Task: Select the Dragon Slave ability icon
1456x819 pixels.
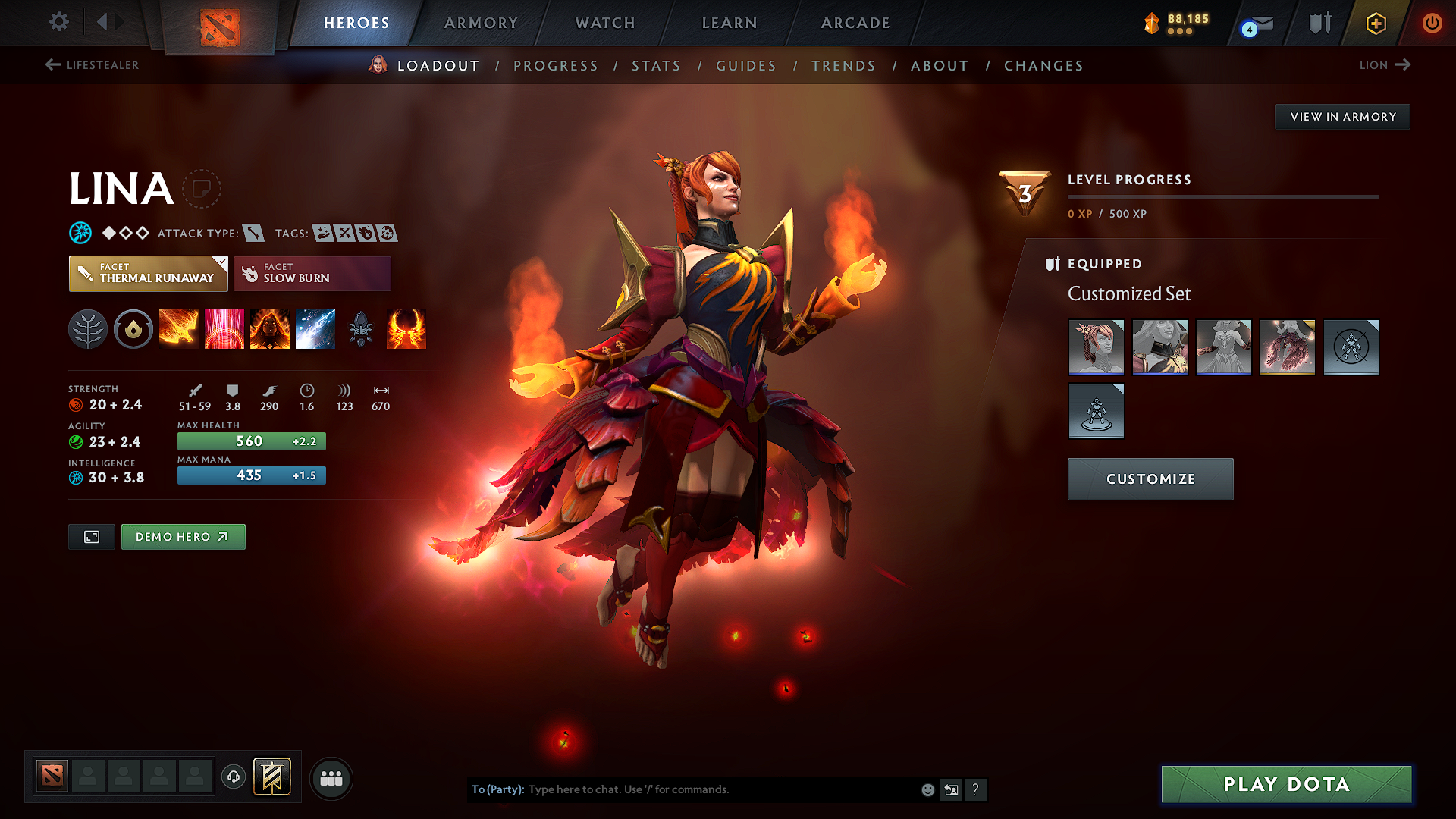Action: click(x=179, y=329)
